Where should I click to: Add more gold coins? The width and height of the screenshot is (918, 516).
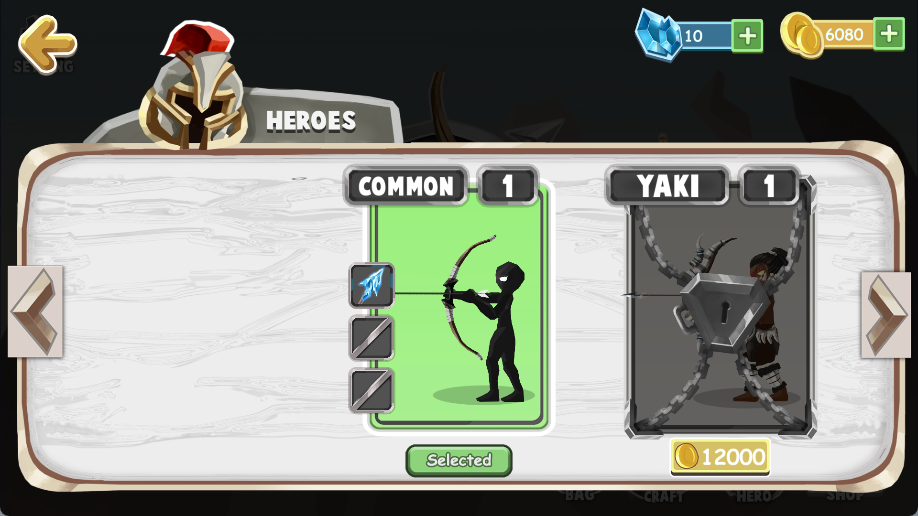889,34
